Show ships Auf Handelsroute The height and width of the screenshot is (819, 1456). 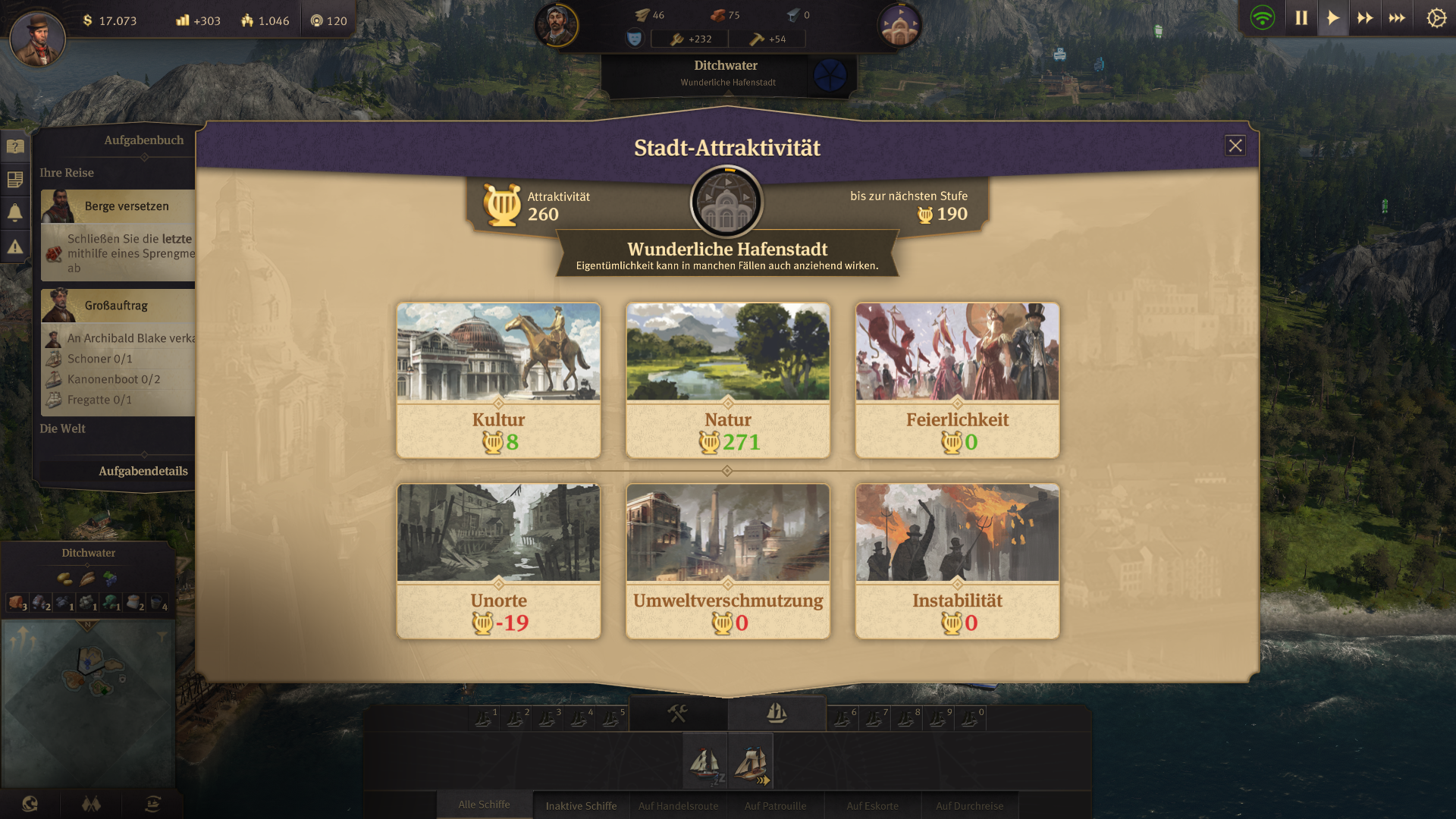[678, 805]
